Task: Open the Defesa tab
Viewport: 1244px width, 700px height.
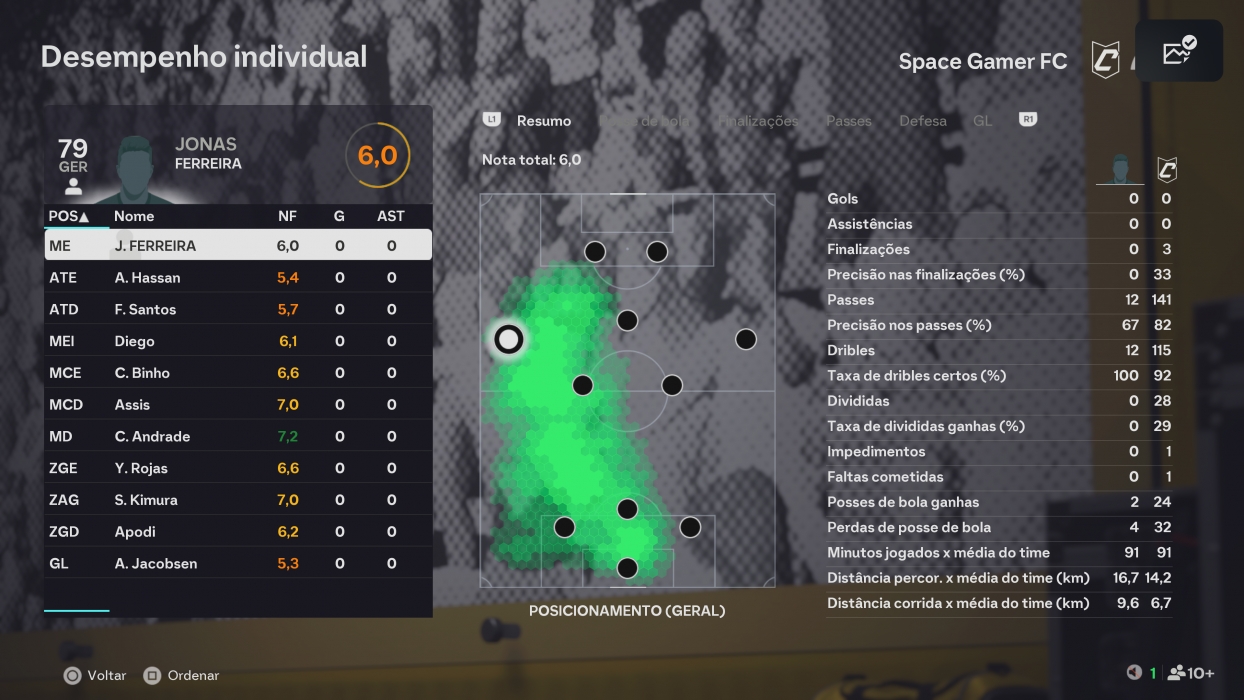Action: 922,121
